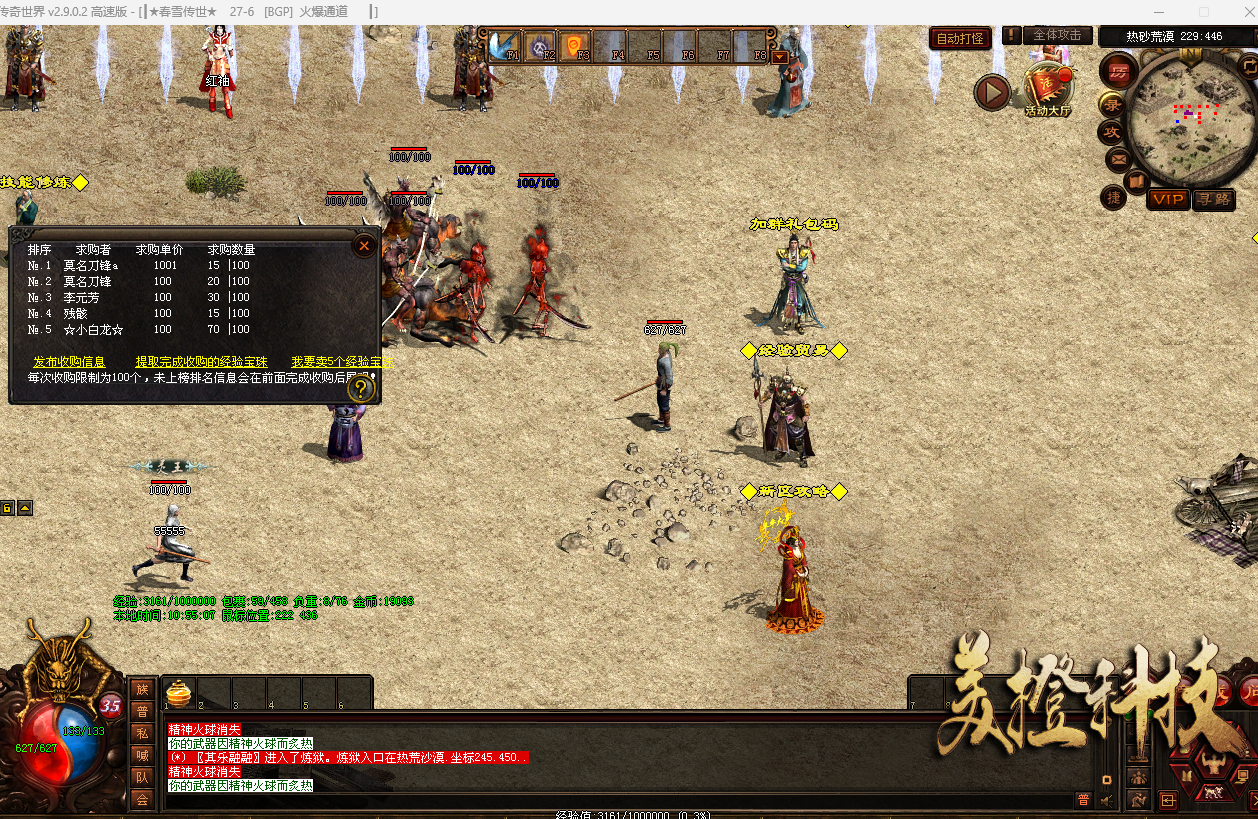The height and width of the screenshot is (819, 1258).
Task: Close the purchase ranking panel
Action: 364,245
